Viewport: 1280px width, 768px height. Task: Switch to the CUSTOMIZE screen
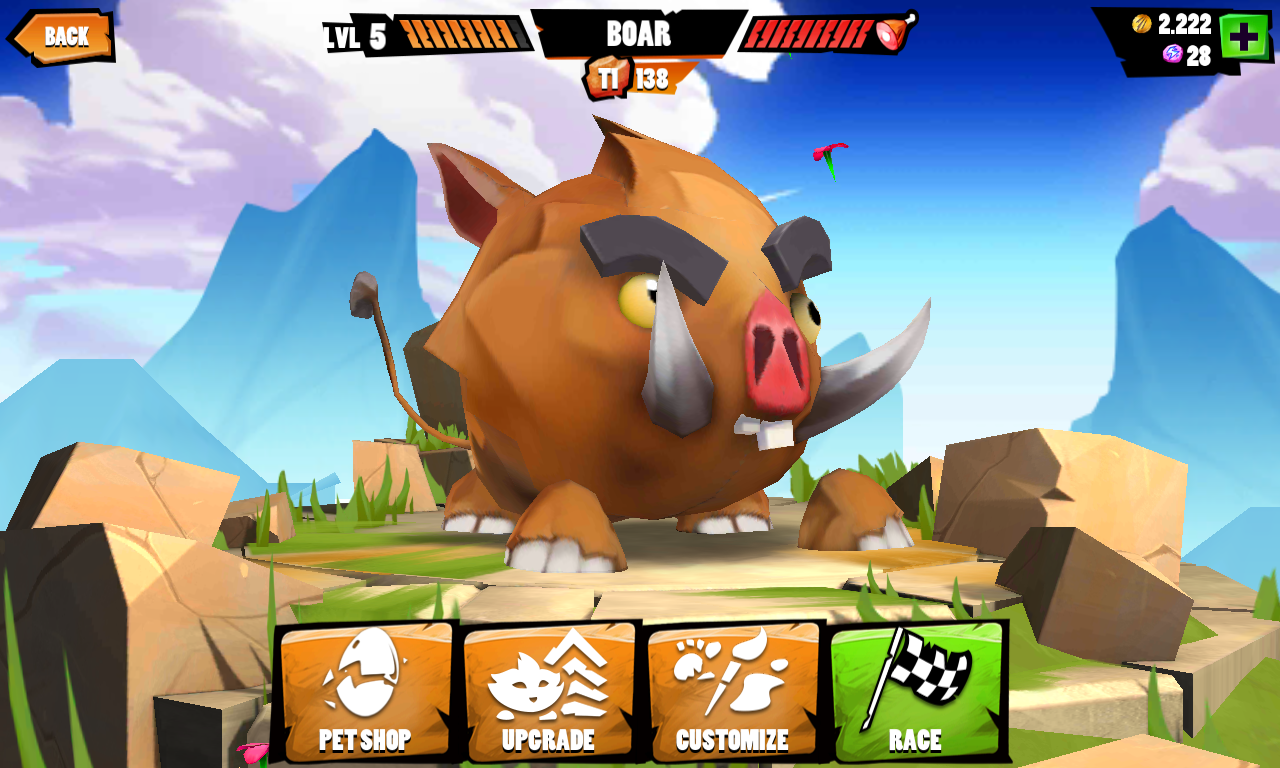[x=732, y=738]
